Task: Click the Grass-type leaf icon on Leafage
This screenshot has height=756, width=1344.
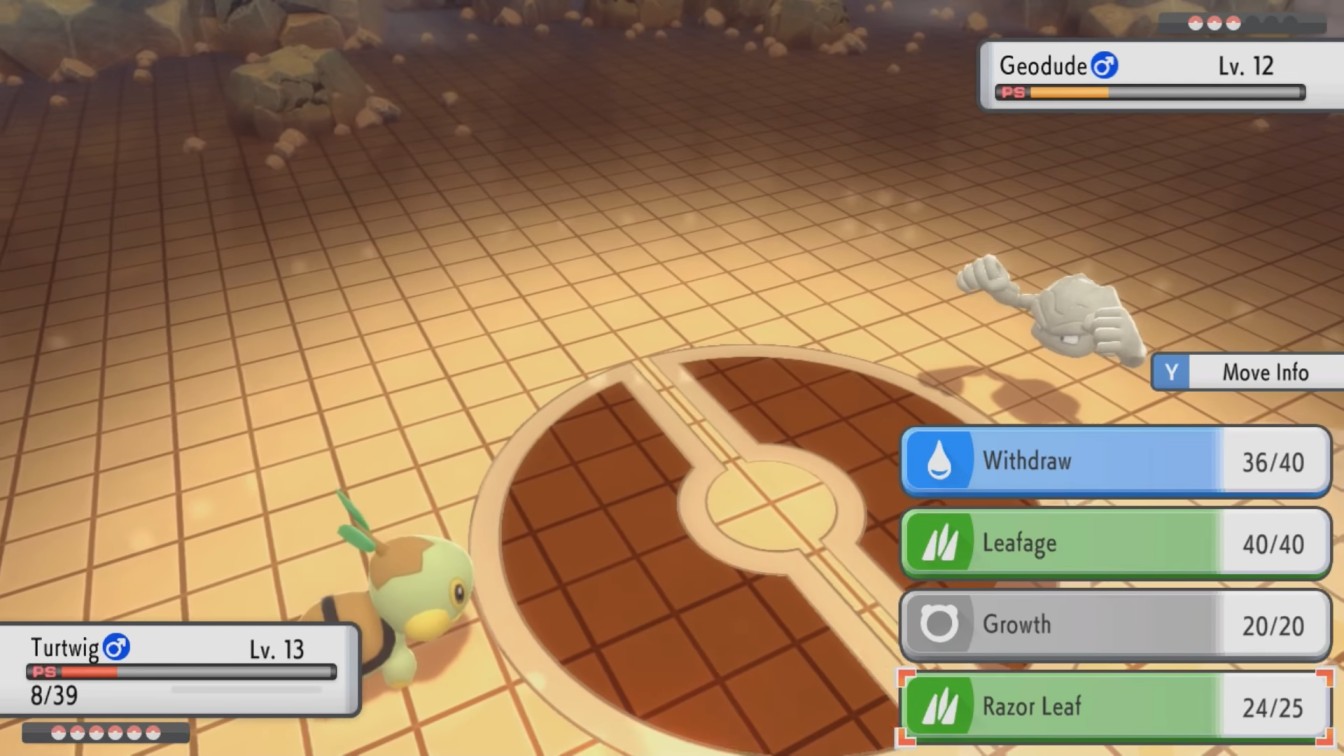Action: click(x=938, y=543)
